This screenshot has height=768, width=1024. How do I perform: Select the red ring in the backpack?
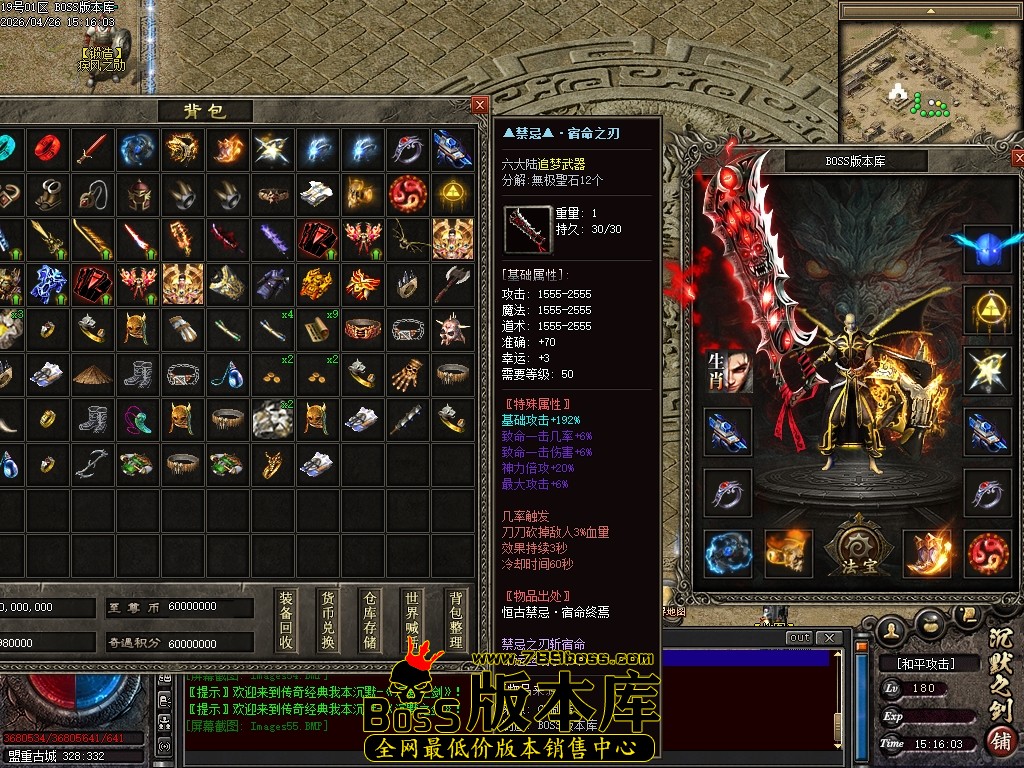(x=47, y=149)
